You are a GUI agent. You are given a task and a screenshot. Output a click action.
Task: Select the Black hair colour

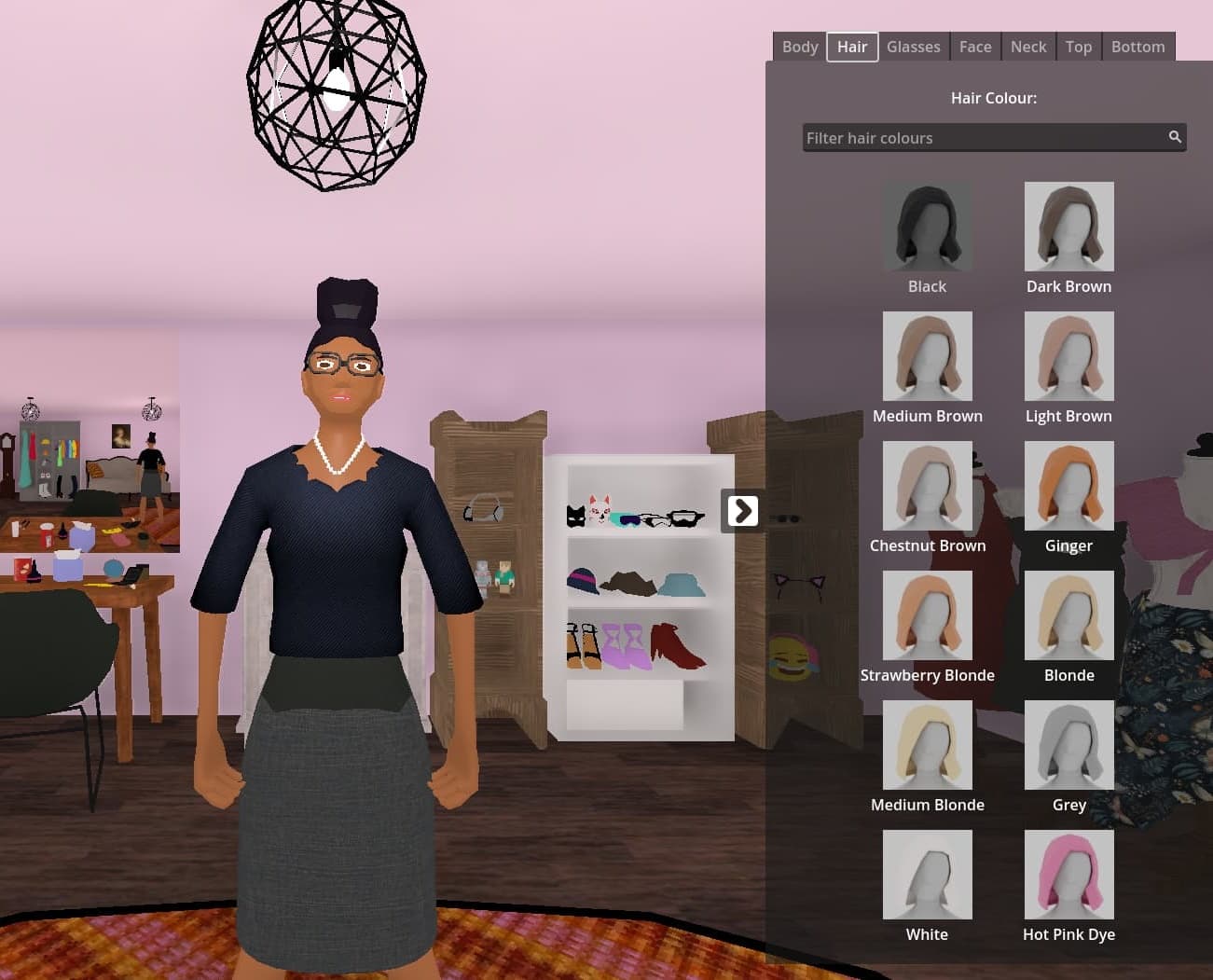coord(927,226)
